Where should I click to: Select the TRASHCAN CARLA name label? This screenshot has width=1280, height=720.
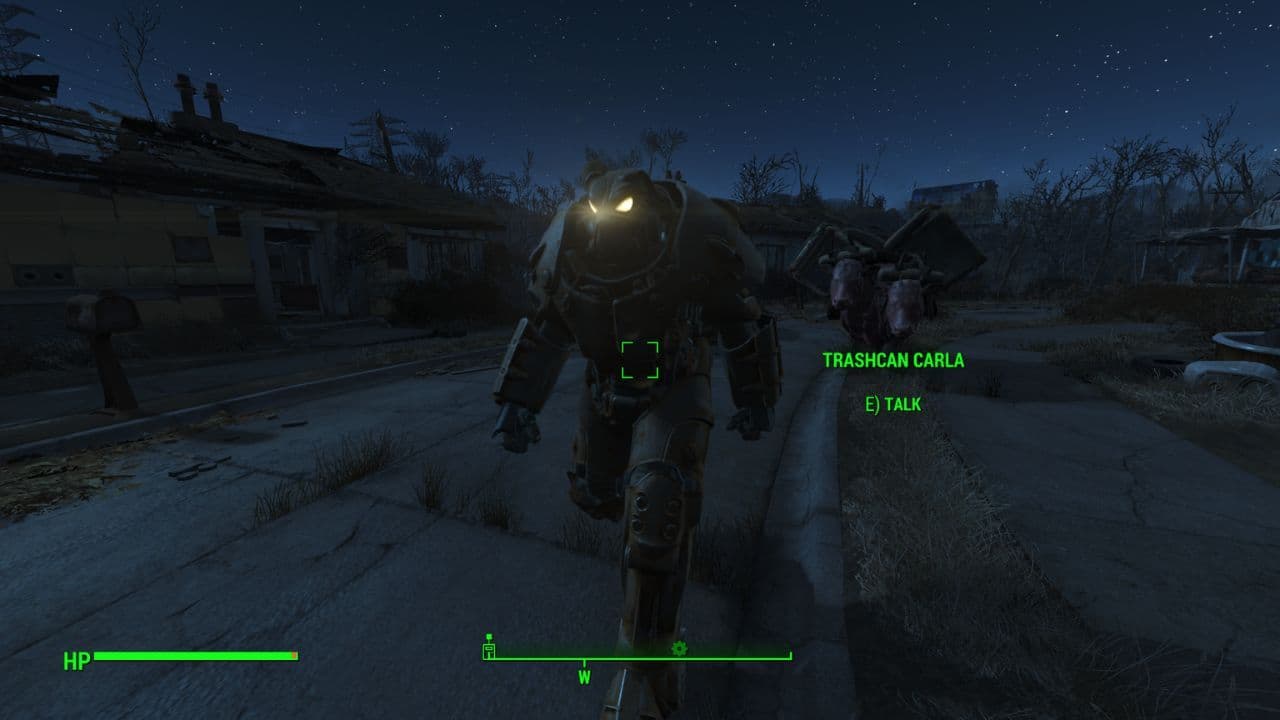[895, 361]
